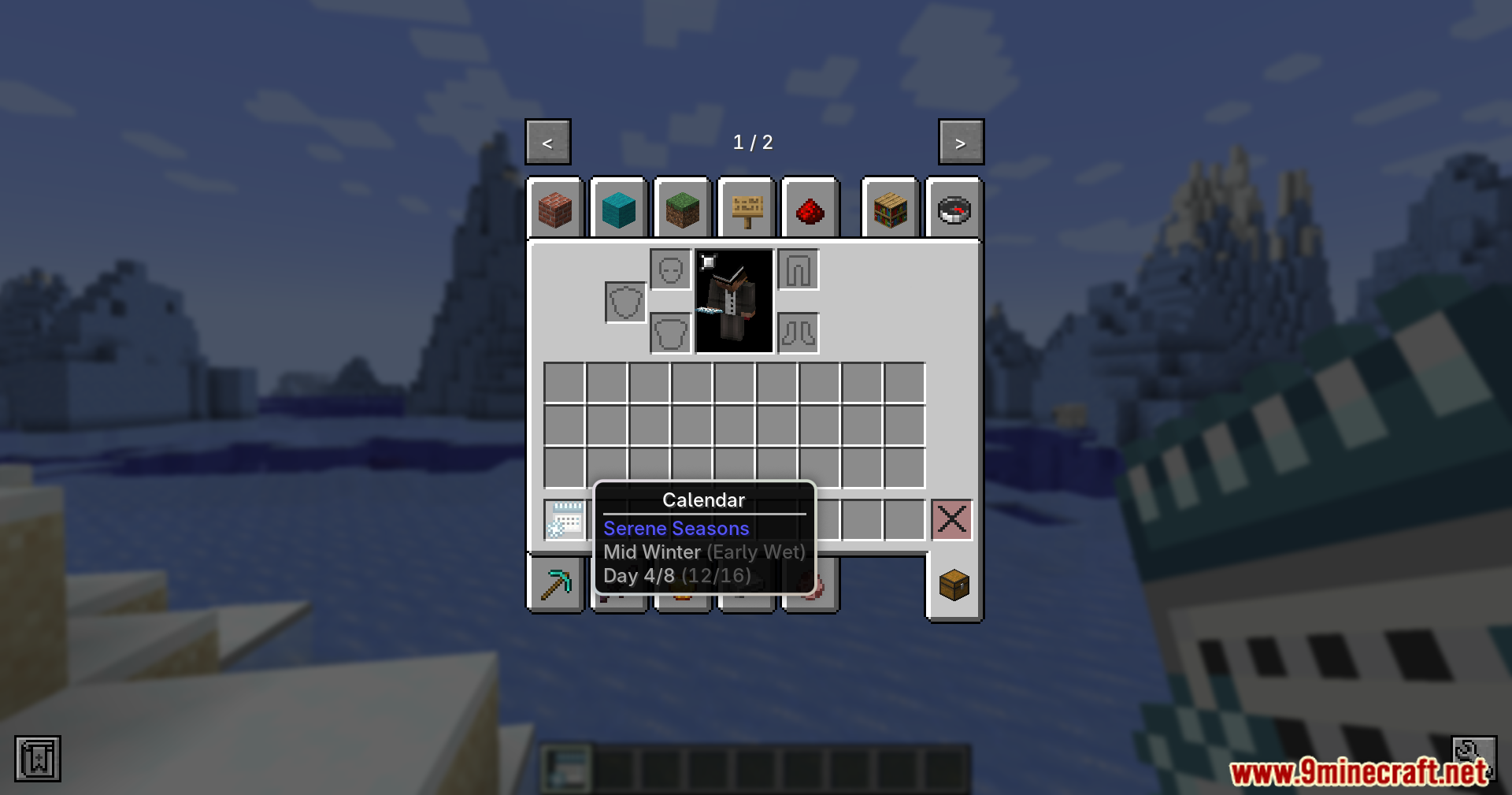Click the empty boots armor slot

[x=798, y=332]
